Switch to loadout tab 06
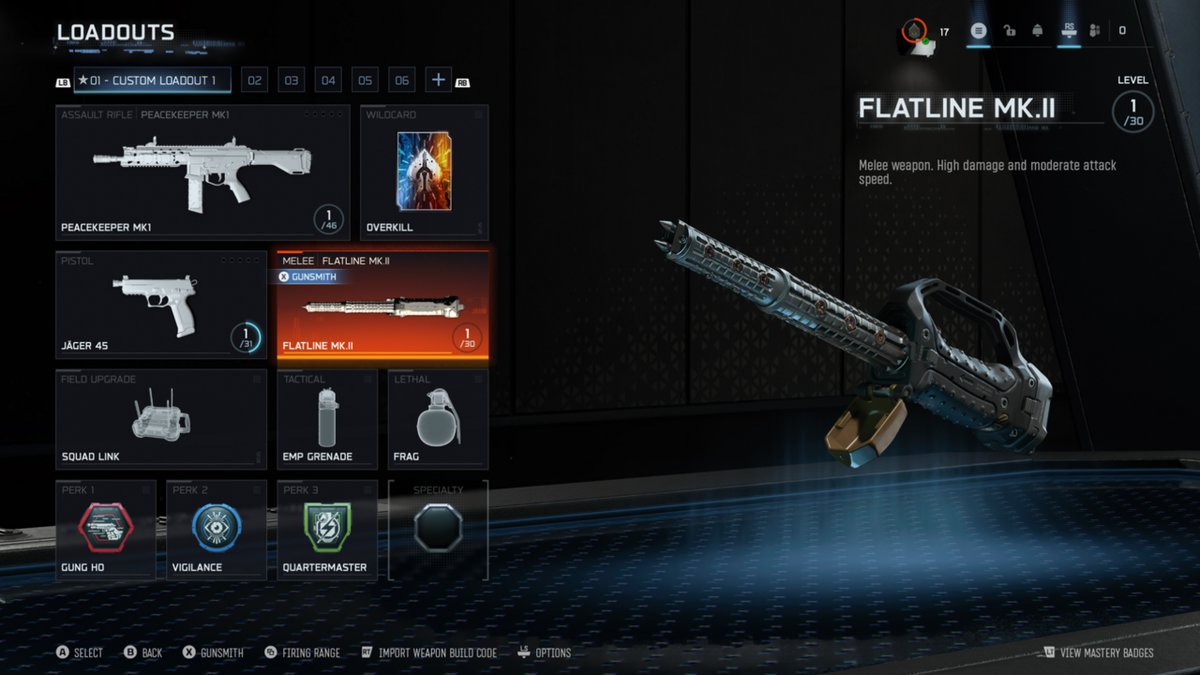Image resolution: width=1200 pixels, height=675 pixels. coord(402,81)
